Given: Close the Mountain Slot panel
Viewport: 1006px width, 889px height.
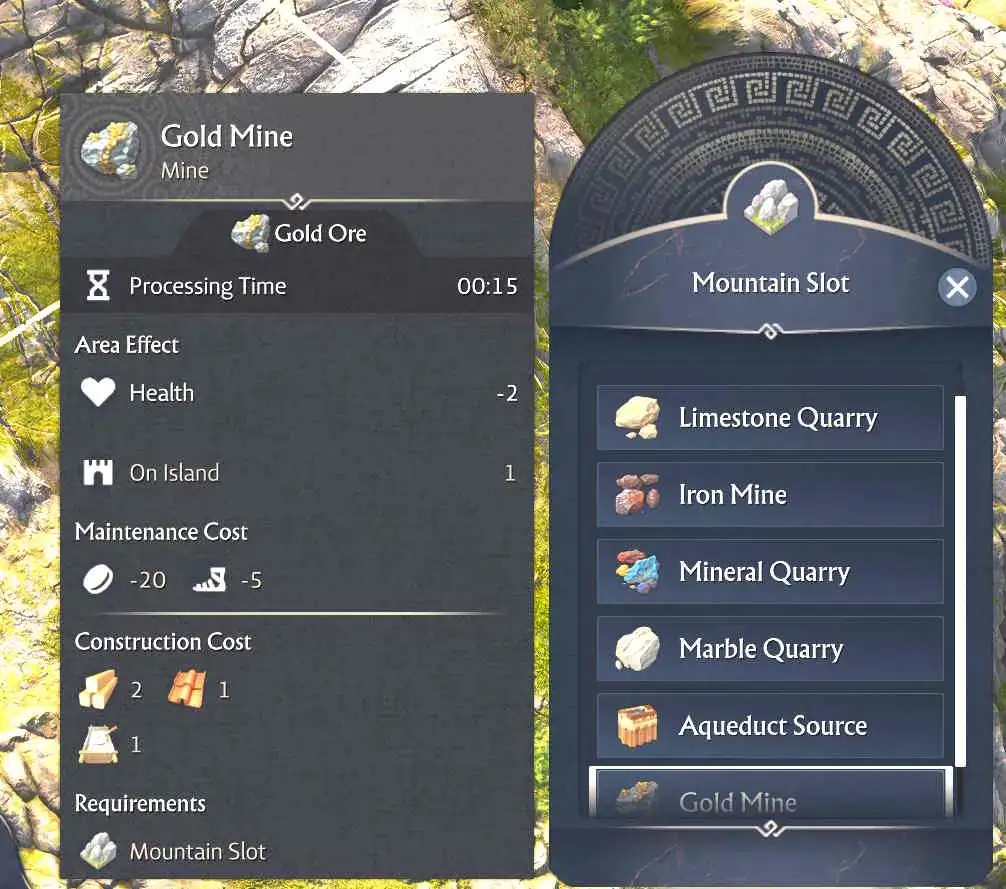Looking at the screenshot, I should 957,288.
